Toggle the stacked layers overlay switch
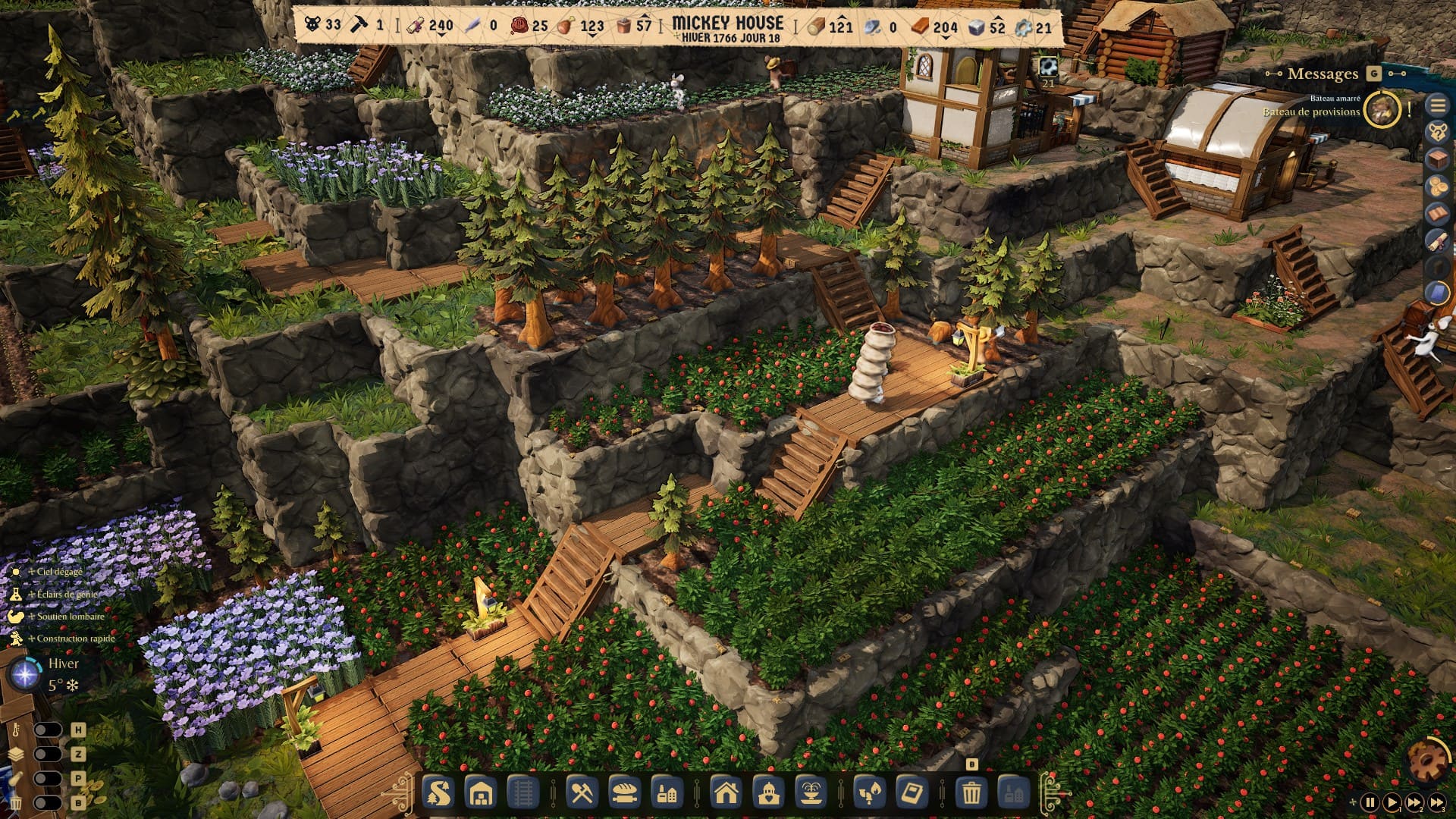The image size is (1456, 819). click(47, 754)
